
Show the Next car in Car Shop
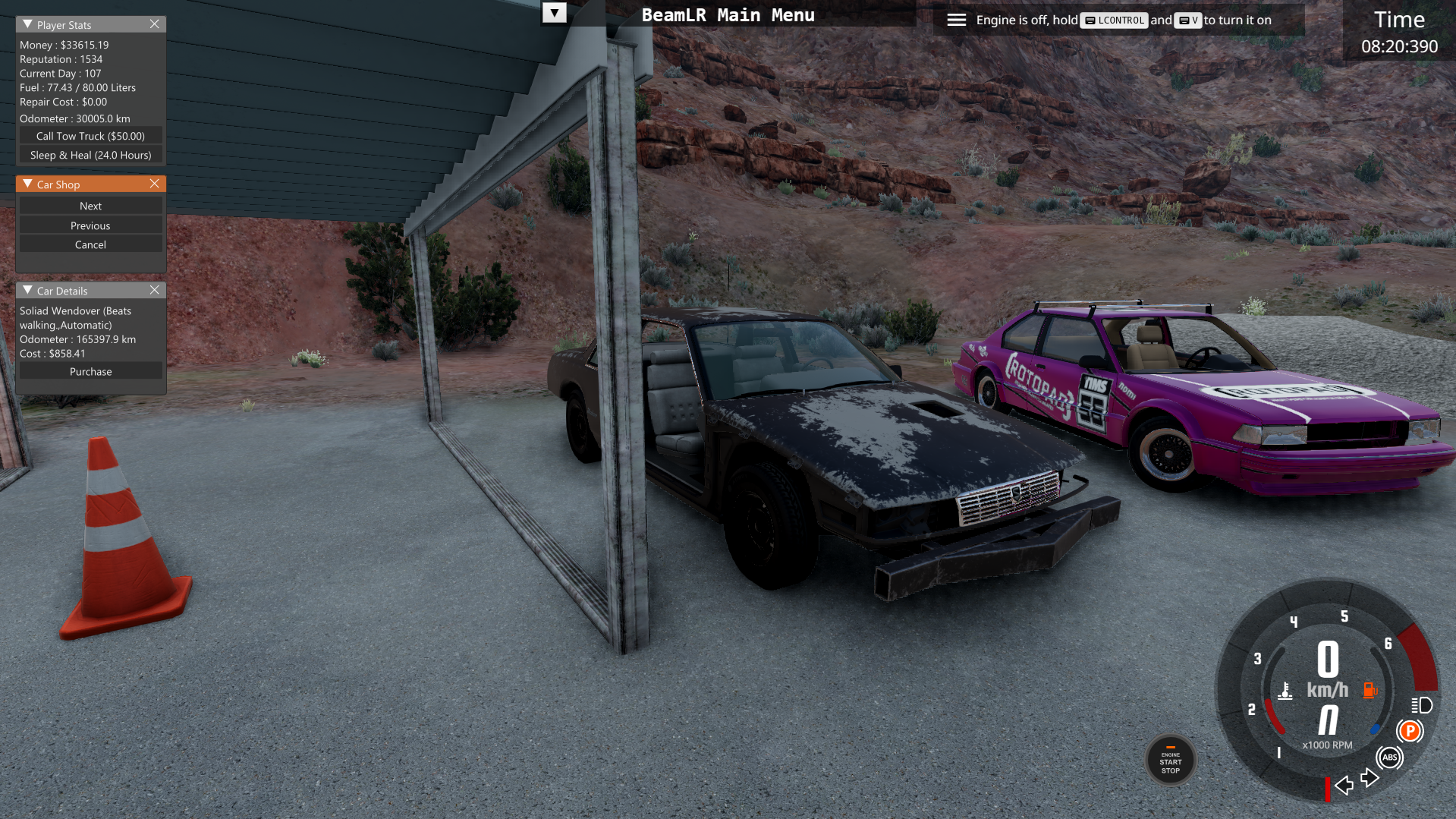90,206
